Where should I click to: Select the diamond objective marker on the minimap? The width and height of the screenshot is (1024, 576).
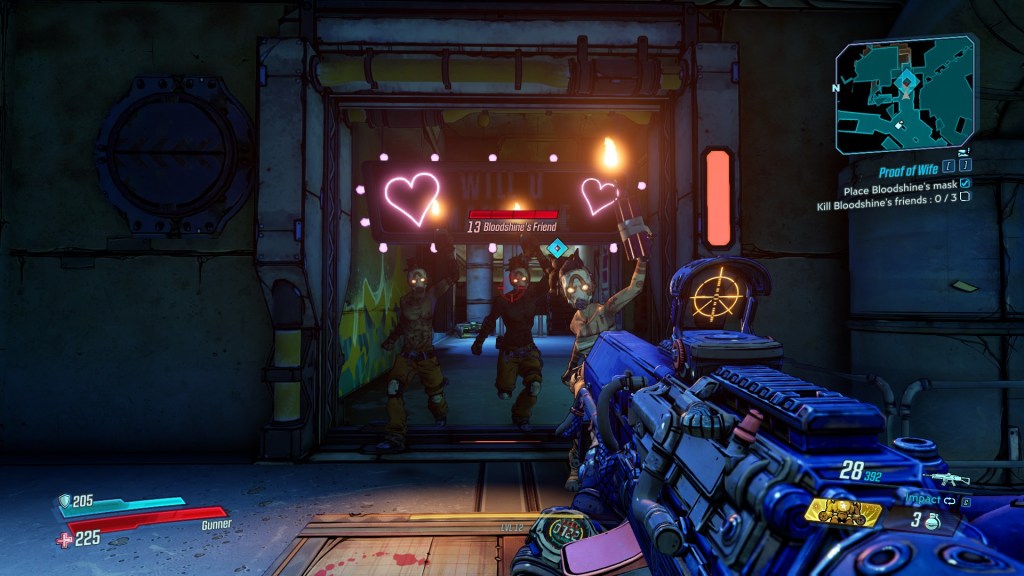tap(906, 79)
